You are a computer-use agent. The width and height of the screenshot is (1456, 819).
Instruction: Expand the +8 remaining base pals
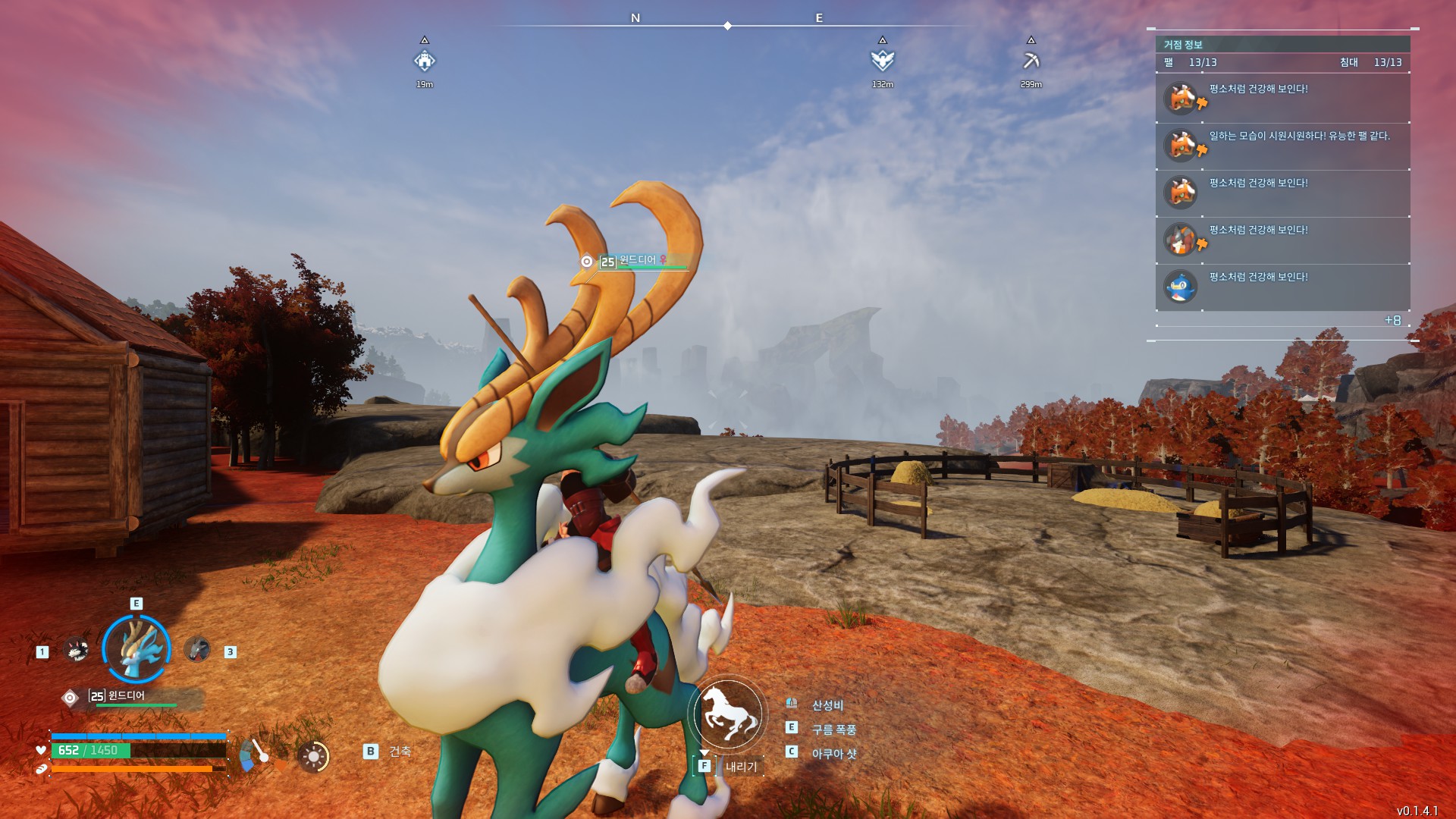tap(1392, 321)
